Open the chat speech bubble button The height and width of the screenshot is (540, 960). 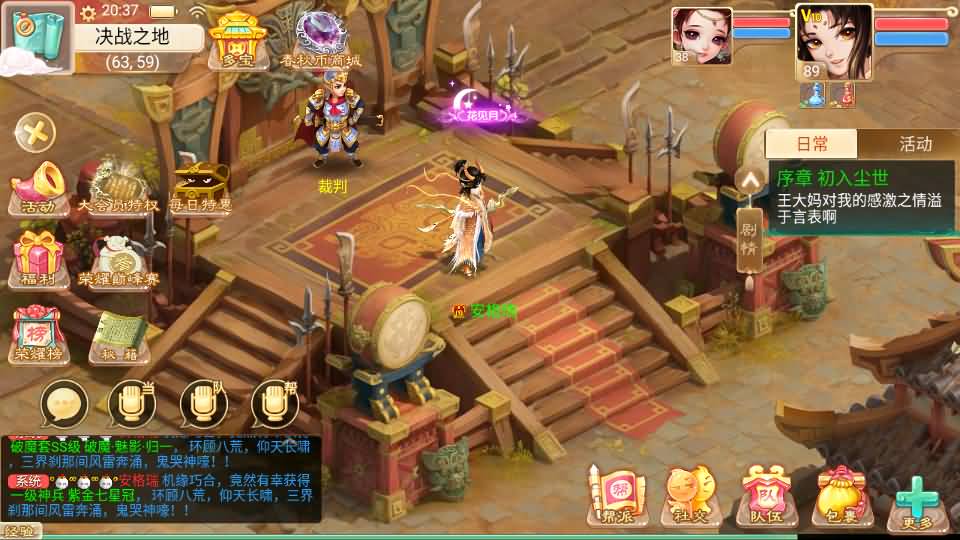coord(64,405)
